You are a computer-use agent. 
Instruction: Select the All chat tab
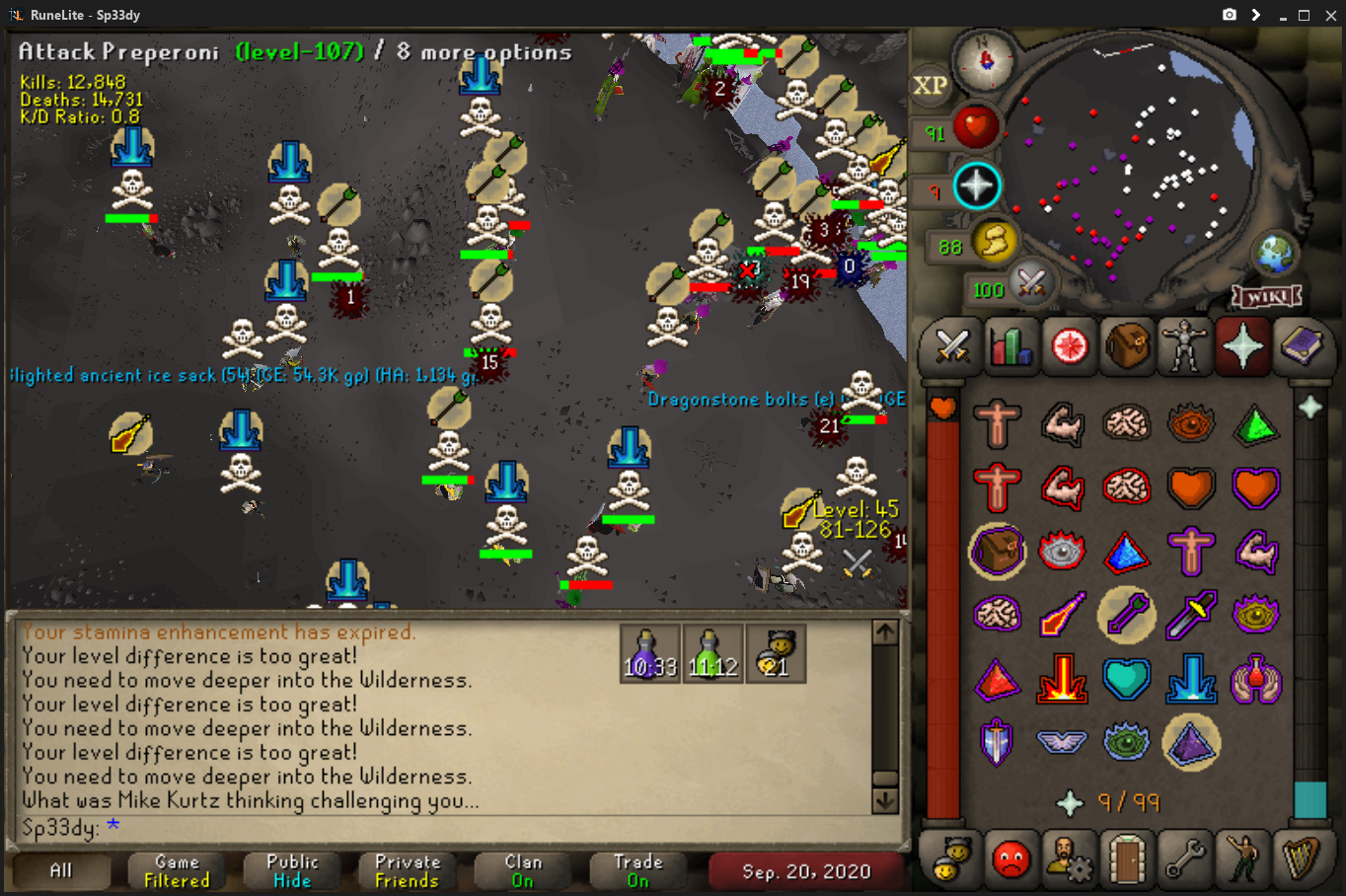[x=61, y=870]
